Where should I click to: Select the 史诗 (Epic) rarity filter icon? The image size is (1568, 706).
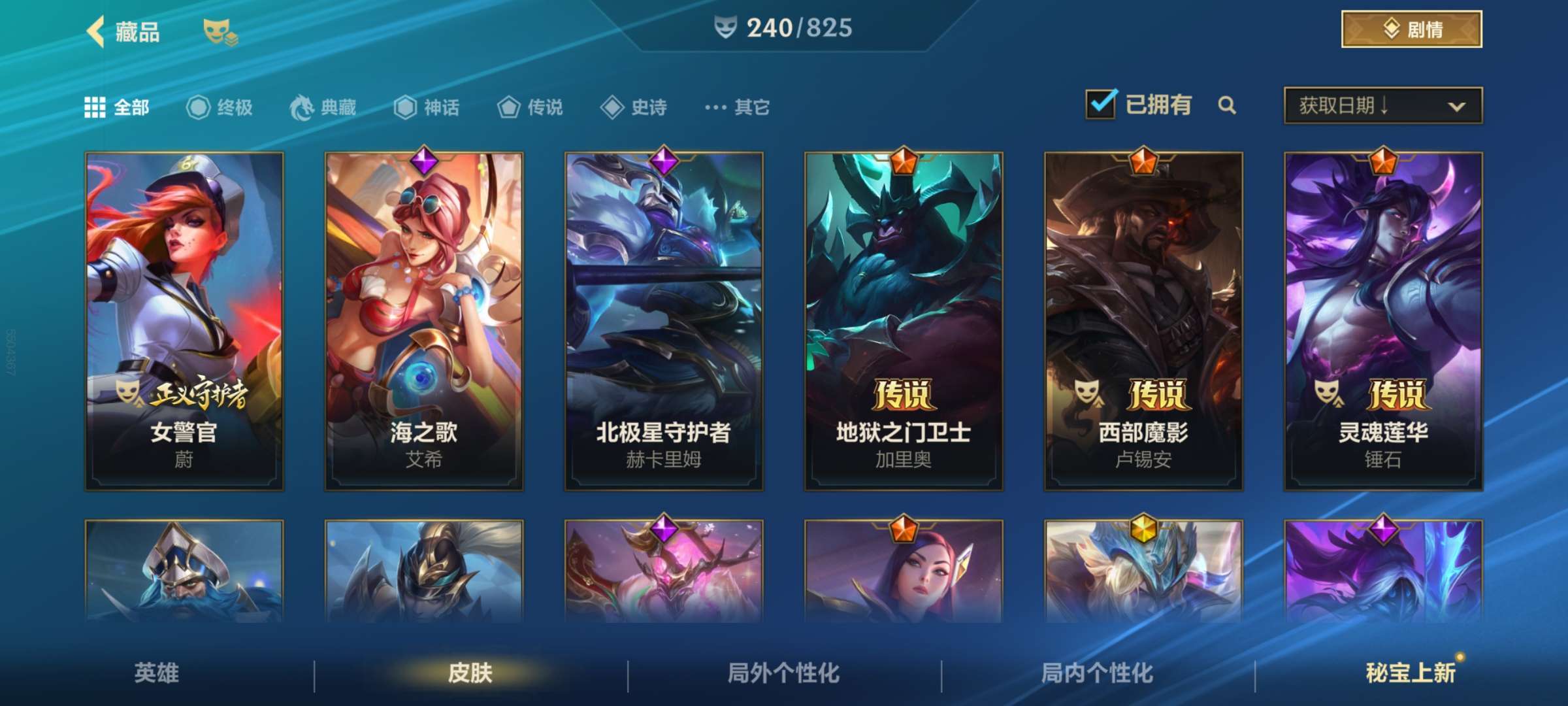point(612,109)
